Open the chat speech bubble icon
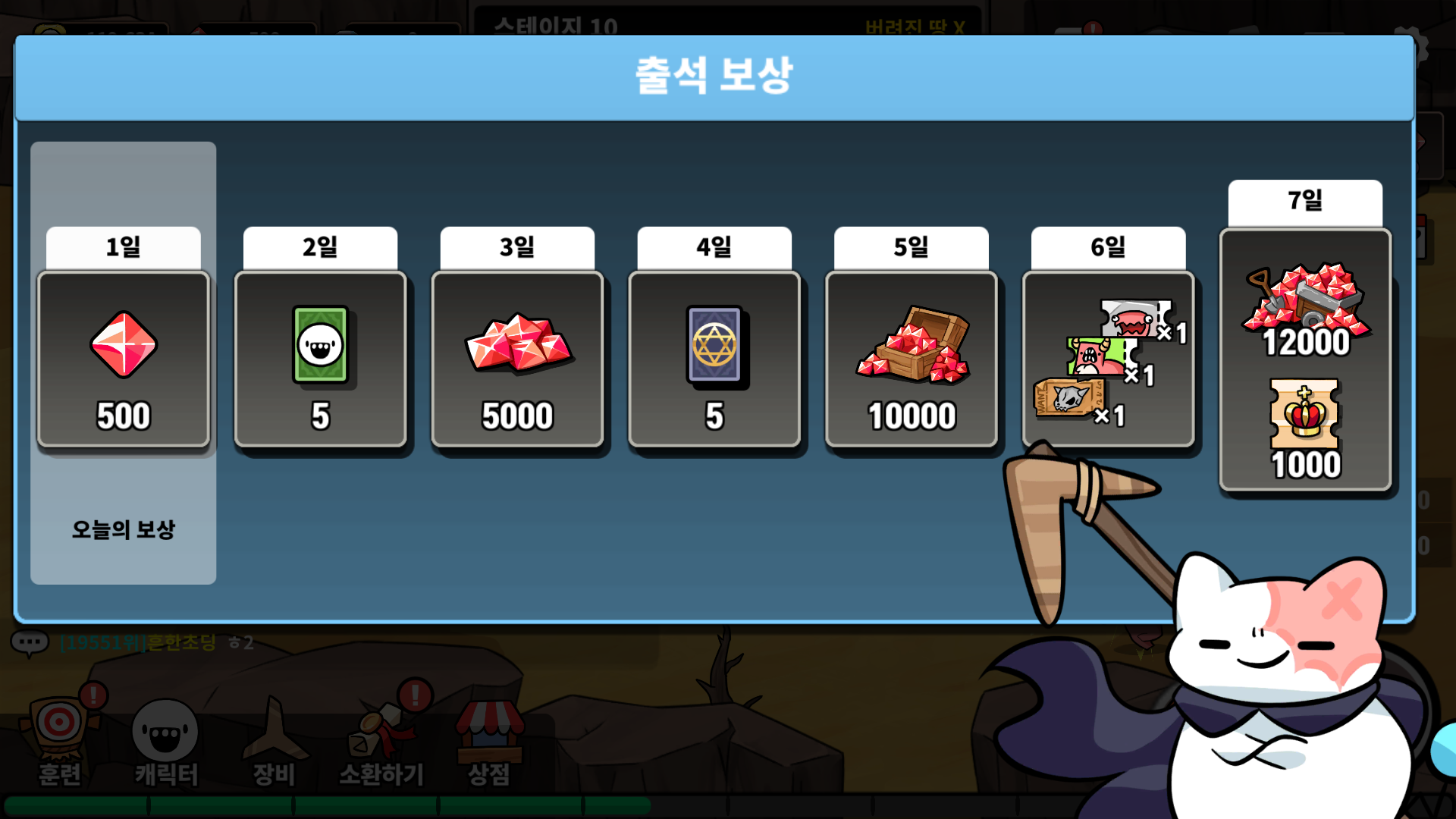The width and height of the screenshot is (1456, 819). pos(30,643)
